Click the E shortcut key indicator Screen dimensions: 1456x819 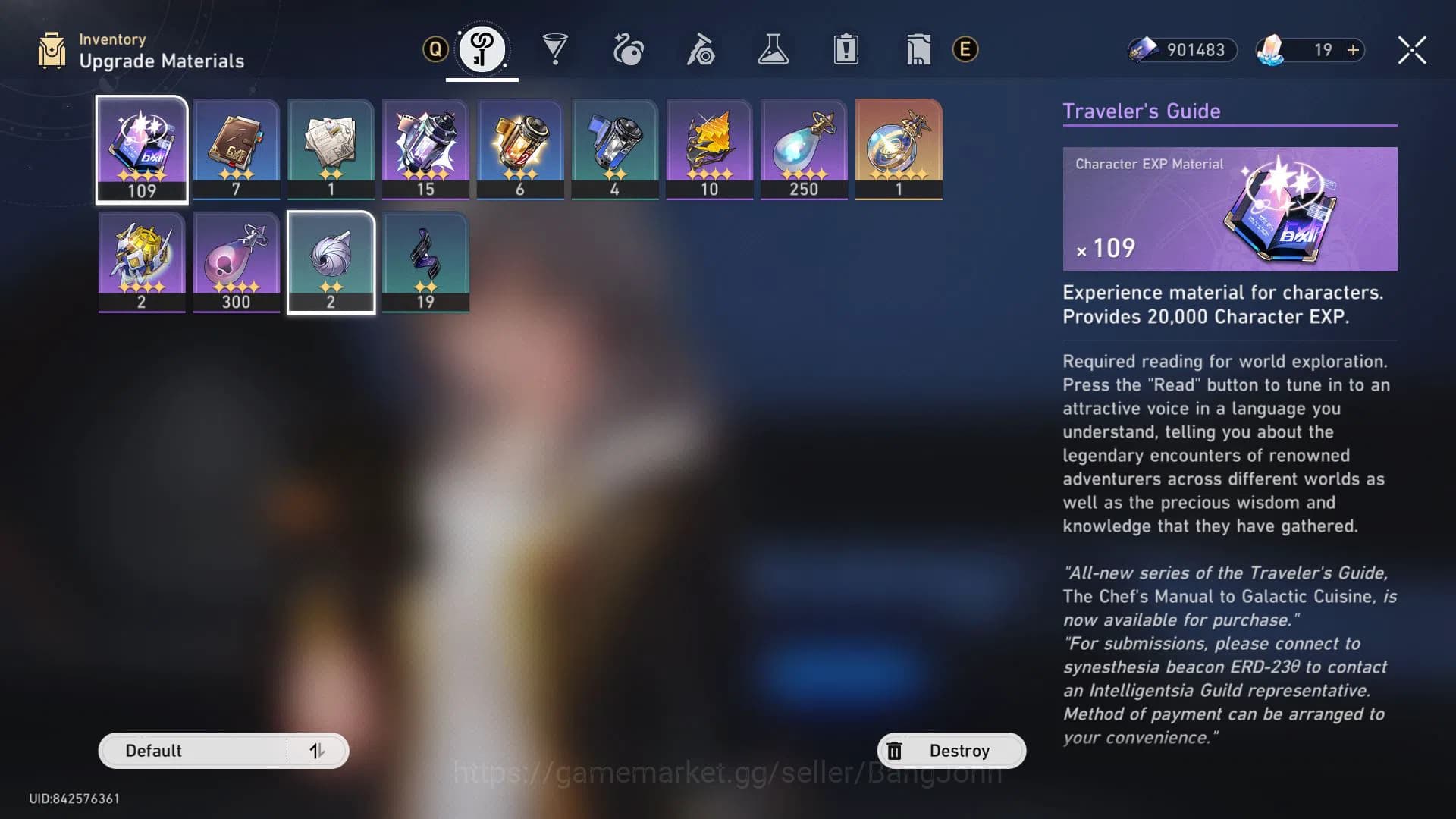coord(964,52)
